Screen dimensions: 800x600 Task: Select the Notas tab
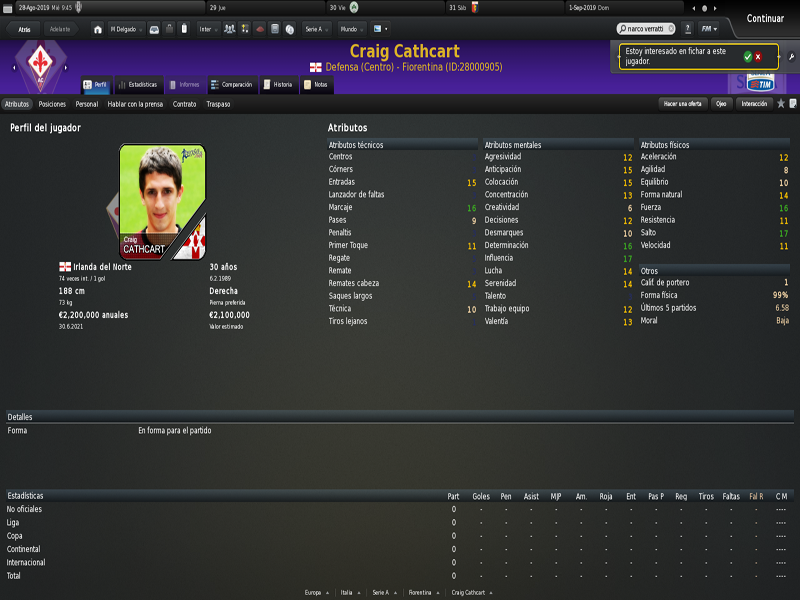pos(316,85)
